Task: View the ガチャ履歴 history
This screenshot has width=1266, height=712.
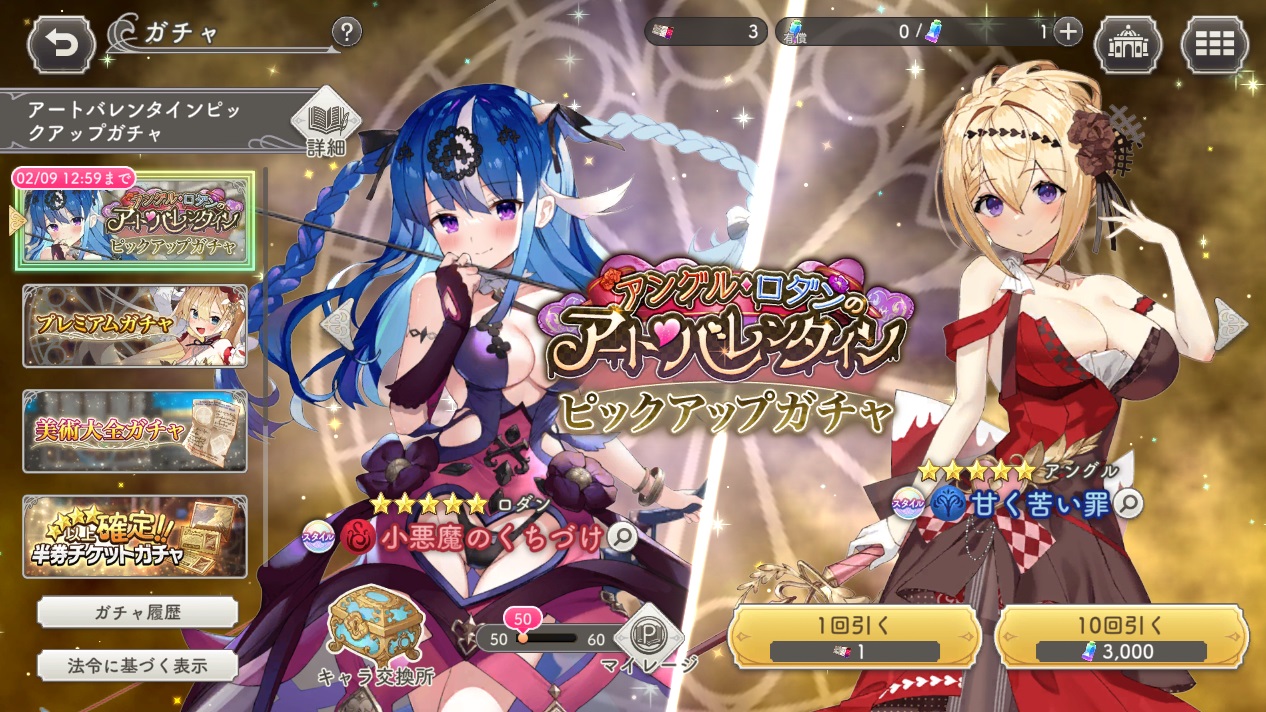Action: pos(137,612)
